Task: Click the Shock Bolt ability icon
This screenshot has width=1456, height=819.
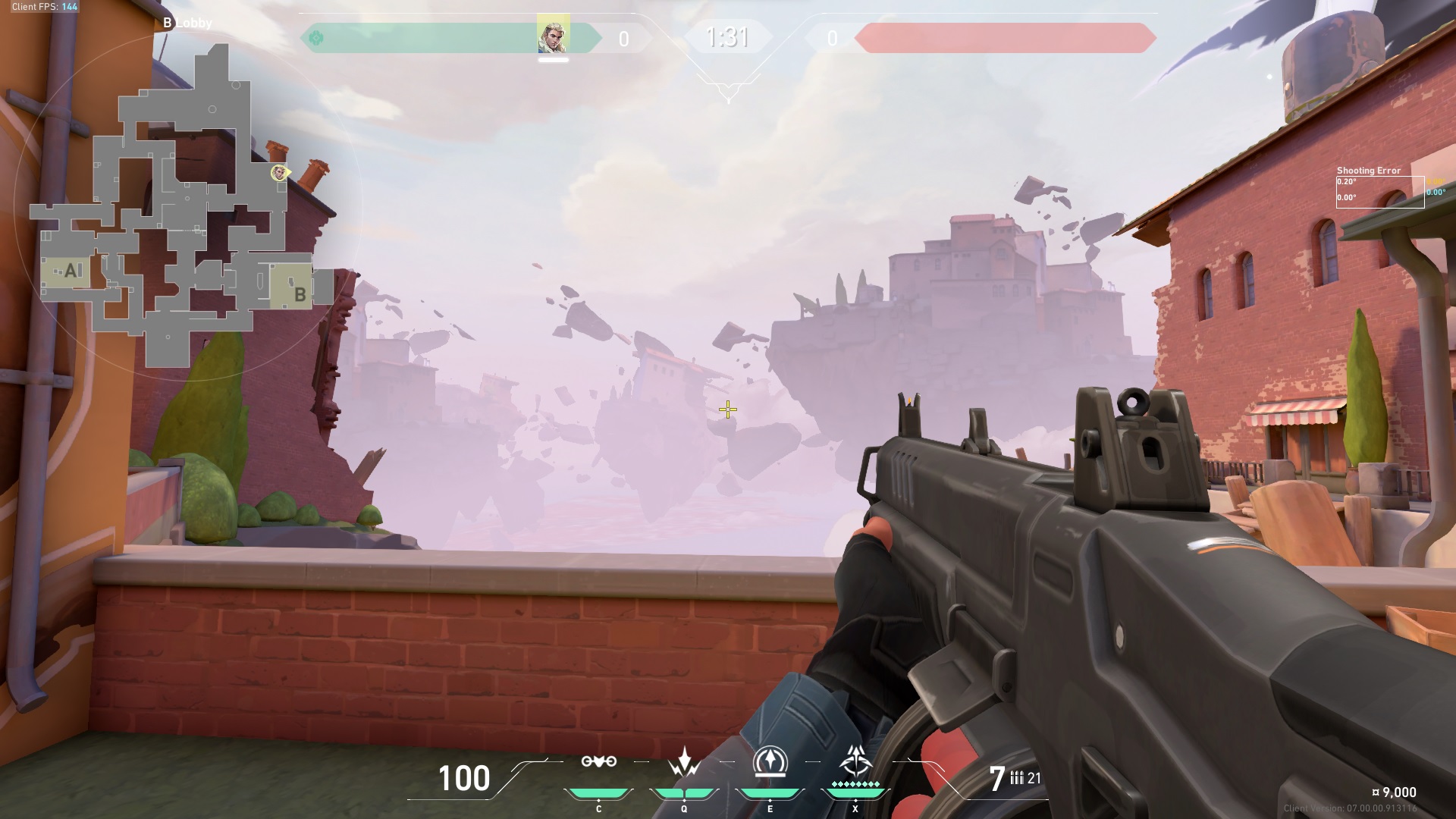Action: point(684,762)
